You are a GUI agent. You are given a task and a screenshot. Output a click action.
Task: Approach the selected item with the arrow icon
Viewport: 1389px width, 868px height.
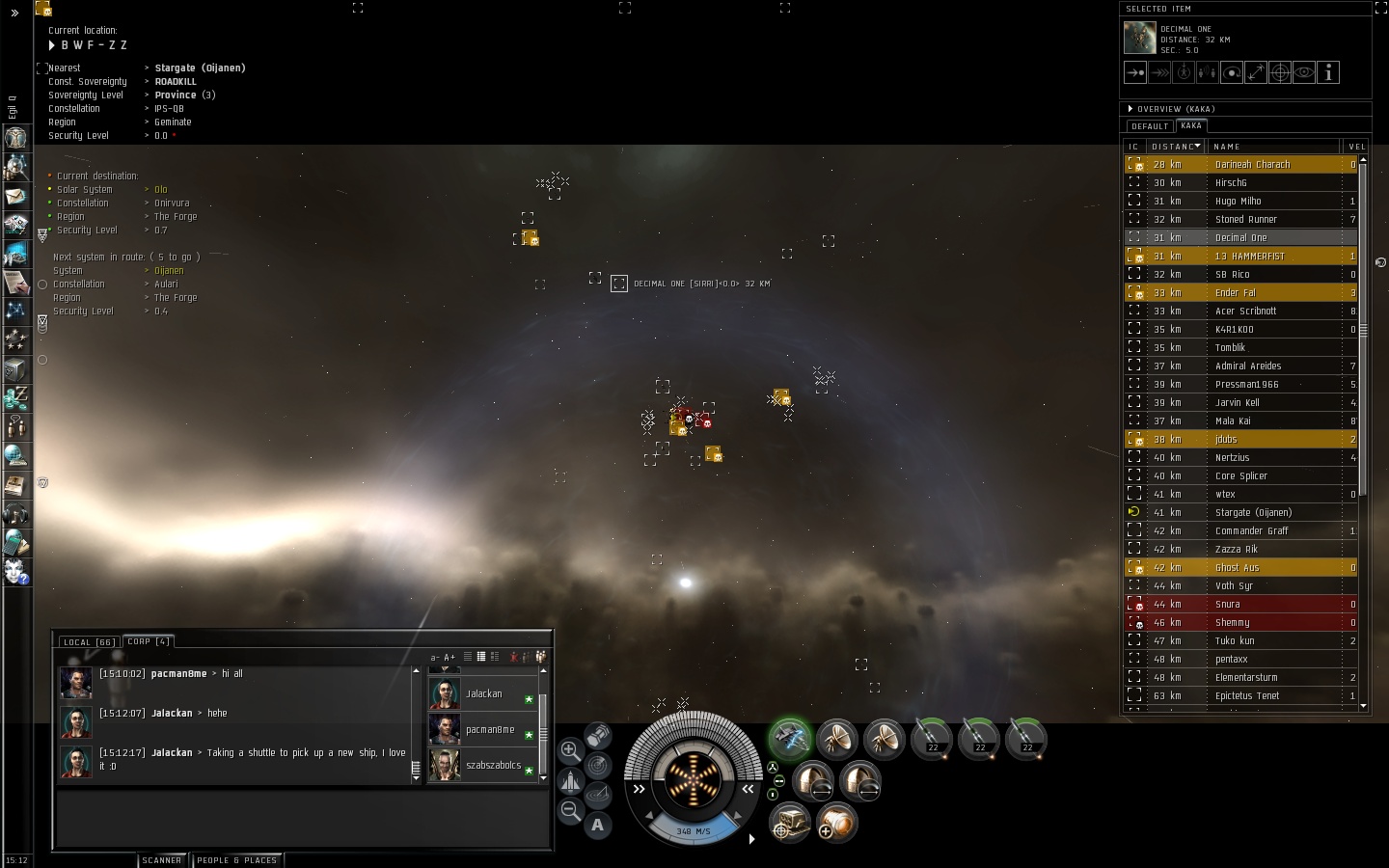[1135, 72]
